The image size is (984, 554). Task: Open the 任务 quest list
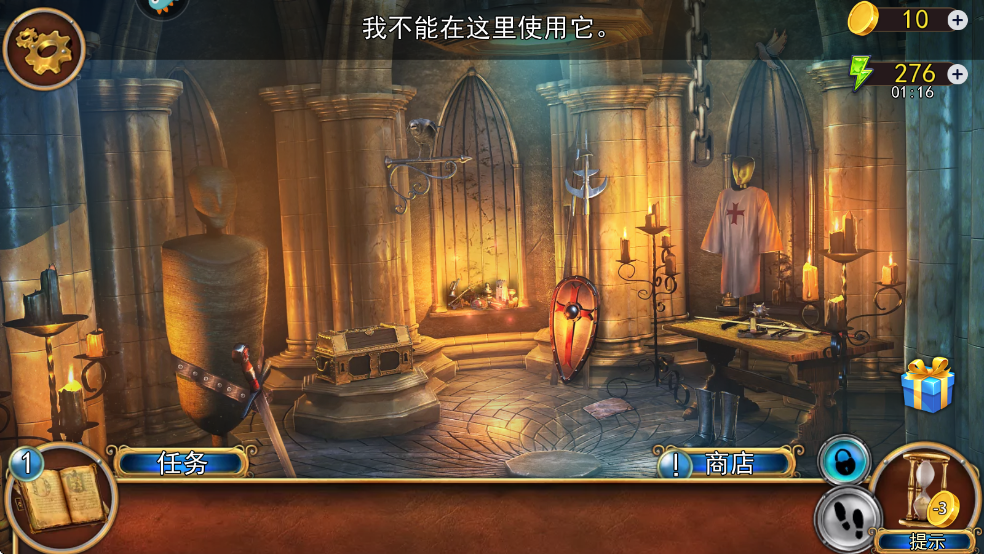pyautogui.click(x=182, y=463)
